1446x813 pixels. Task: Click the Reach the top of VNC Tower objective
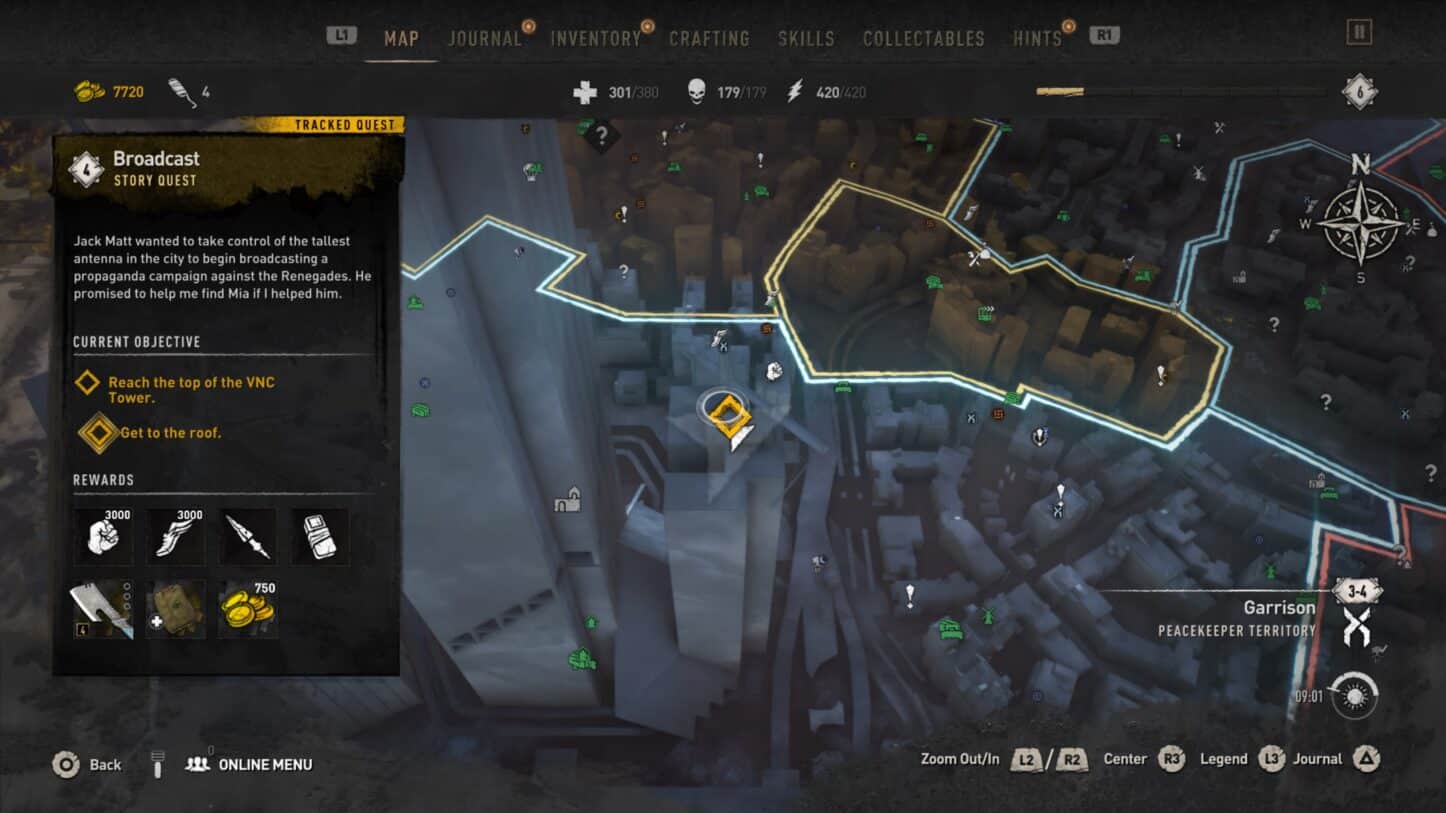coord(190,390)
